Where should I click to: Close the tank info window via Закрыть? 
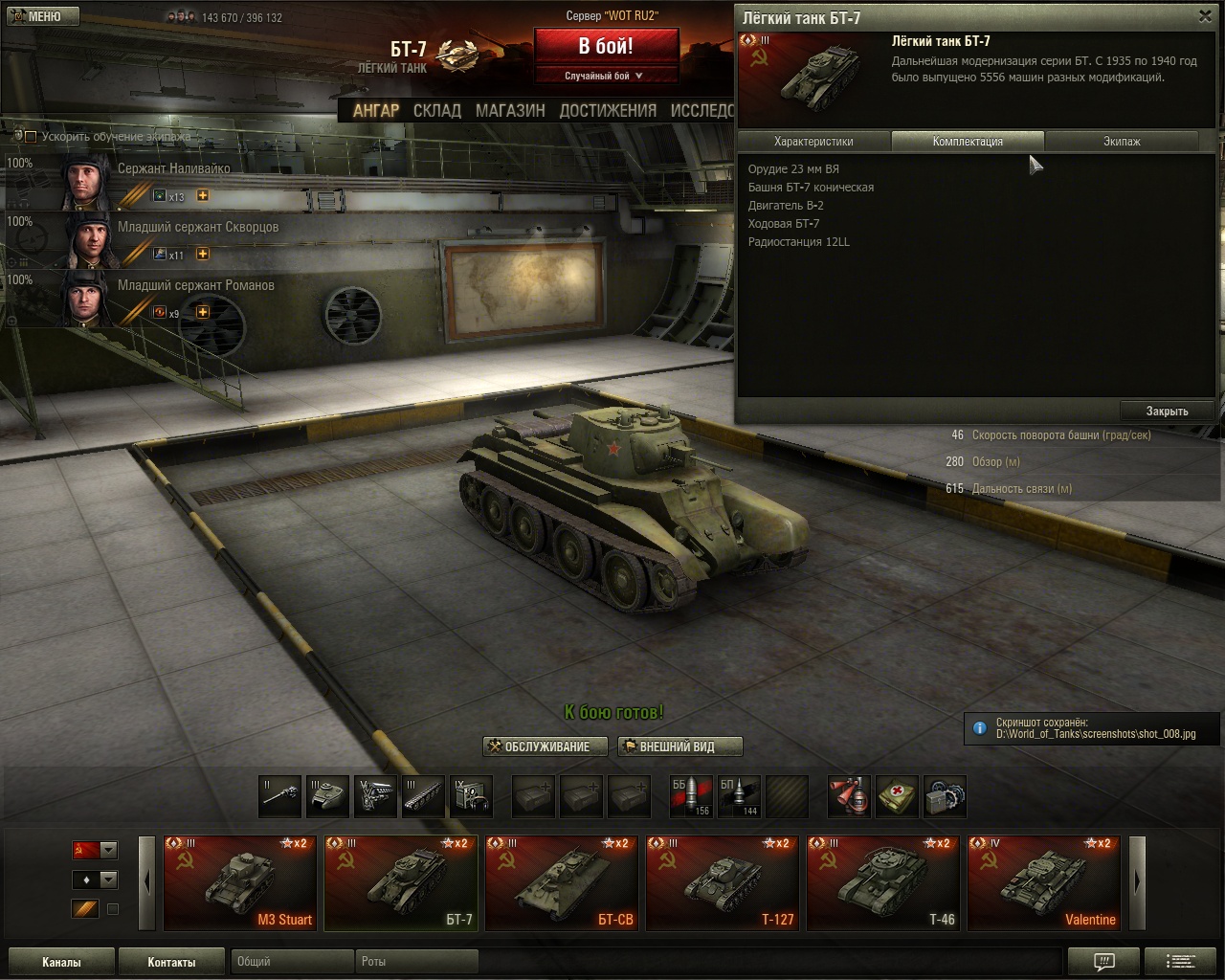tap(1167, 412)
